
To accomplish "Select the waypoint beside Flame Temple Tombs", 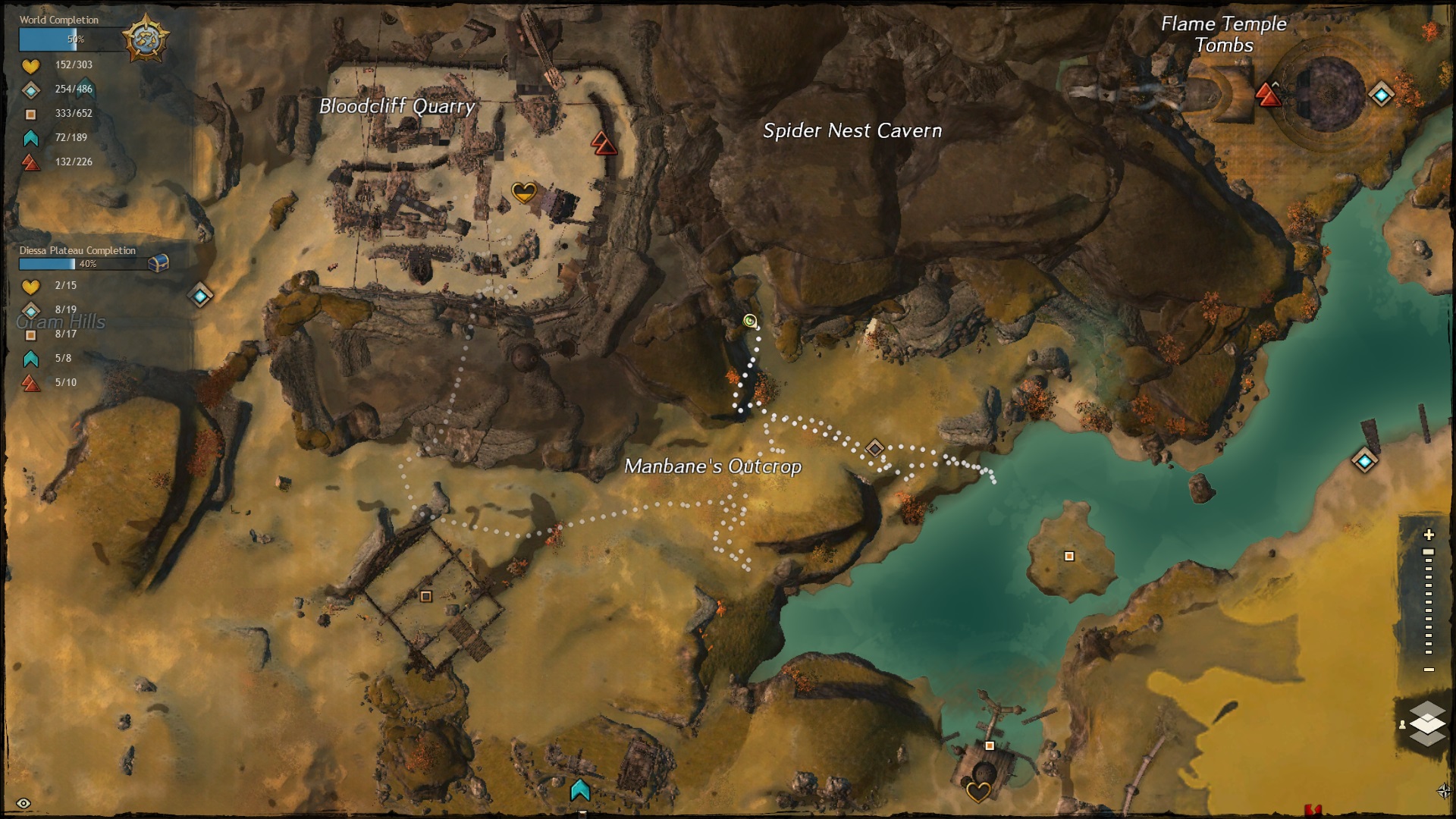I will click(x=1381, y=95).
